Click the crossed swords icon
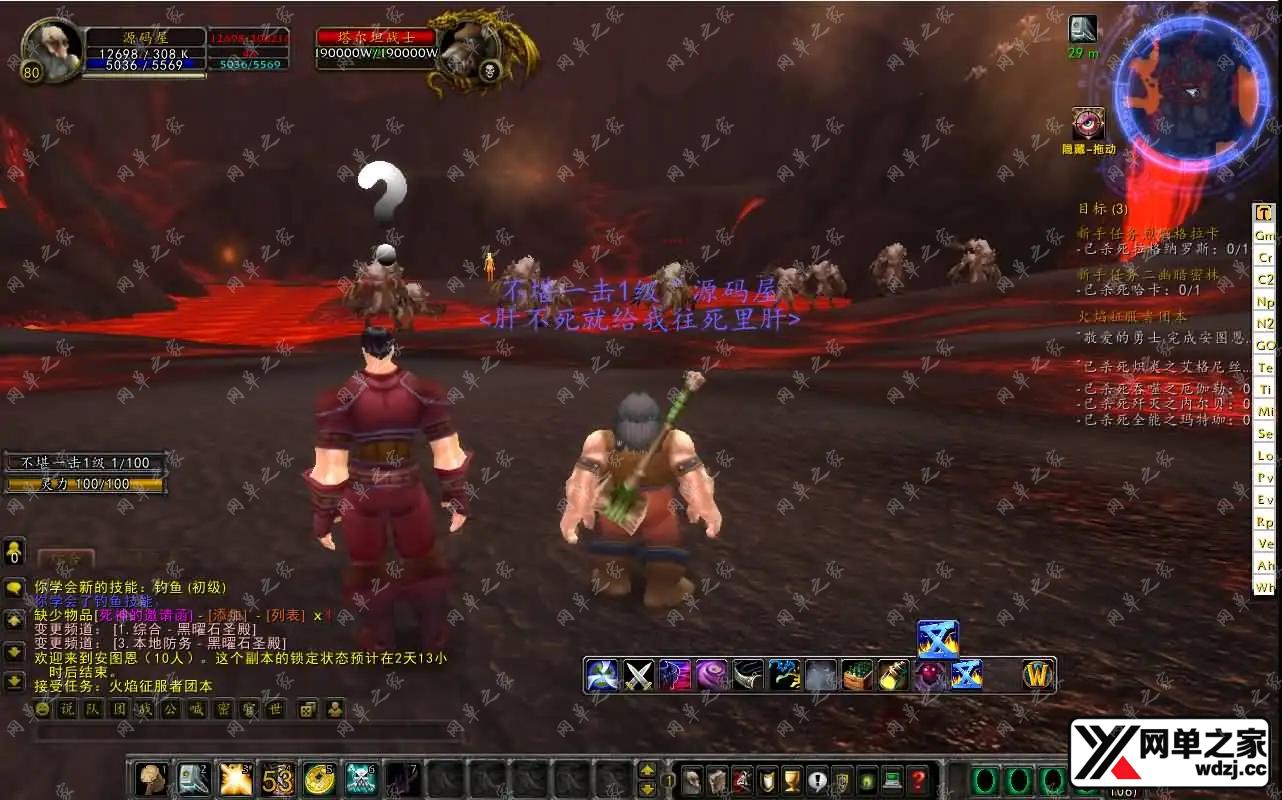The height and width of the screenshot is (800, 1282). pyautogui.click(x=638, y=676)
